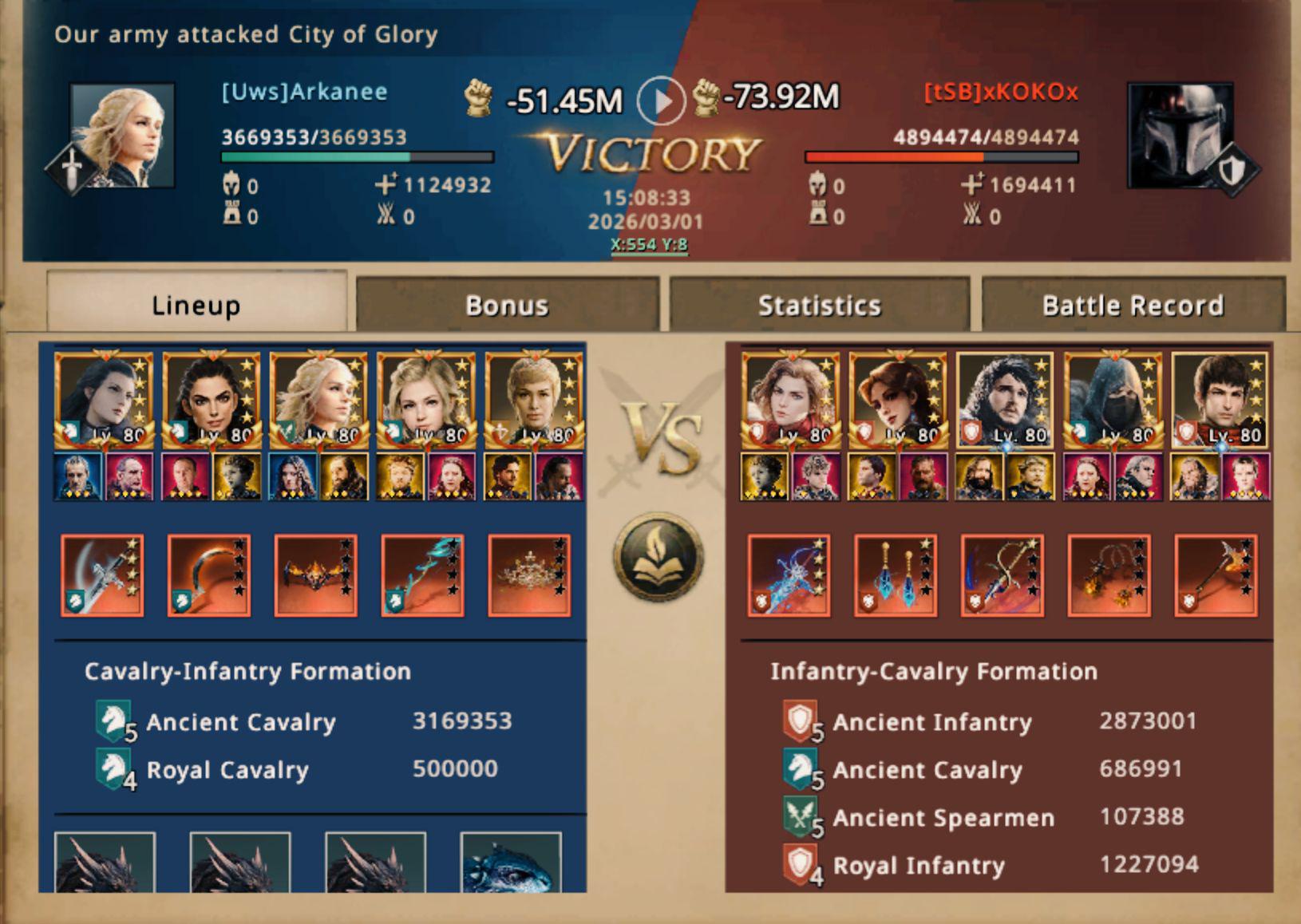Screen dimensions: 1301x924
Task: Inspect the attacker's curved horn weapon
Action: click(209, 575)
